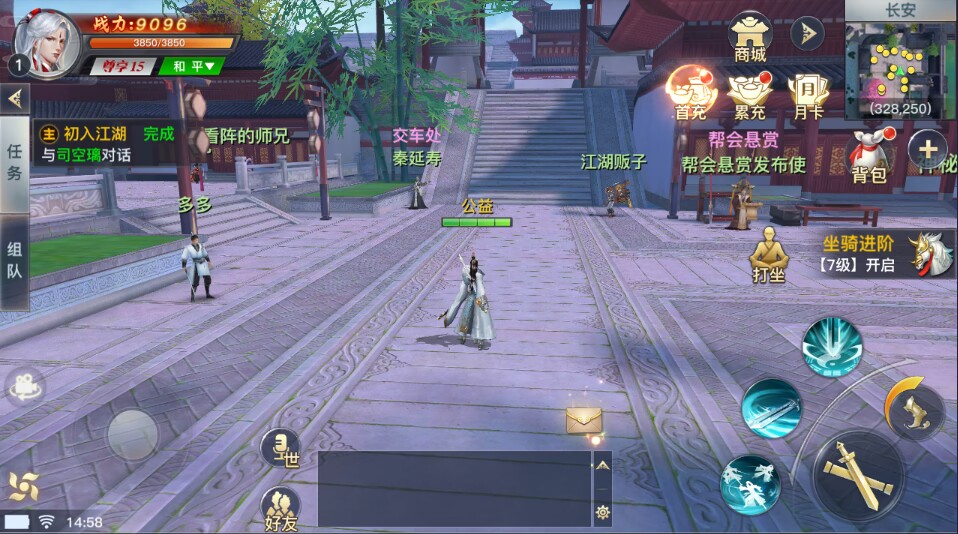
Task: Start meditation with the 打坐 button
Action: coord(768,253)
